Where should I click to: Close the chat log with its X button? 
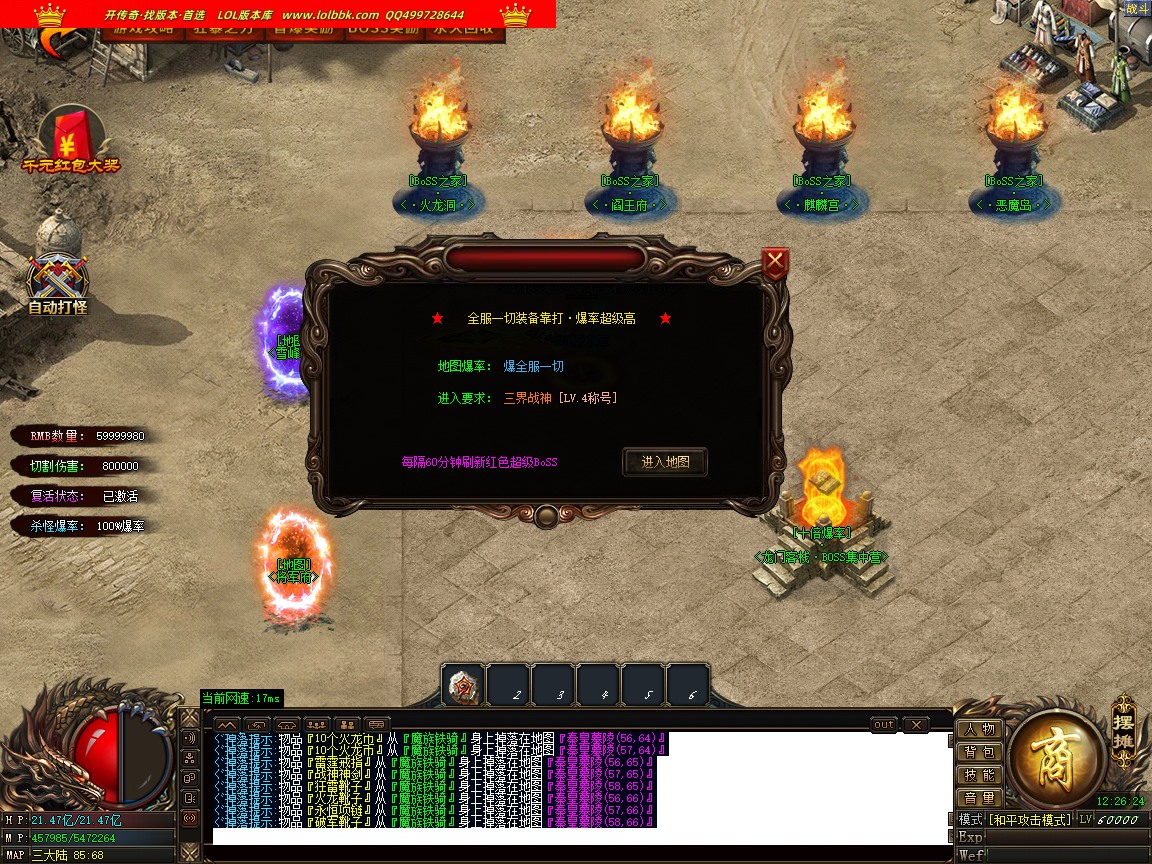pyautogui.click(x=915, y=725)
